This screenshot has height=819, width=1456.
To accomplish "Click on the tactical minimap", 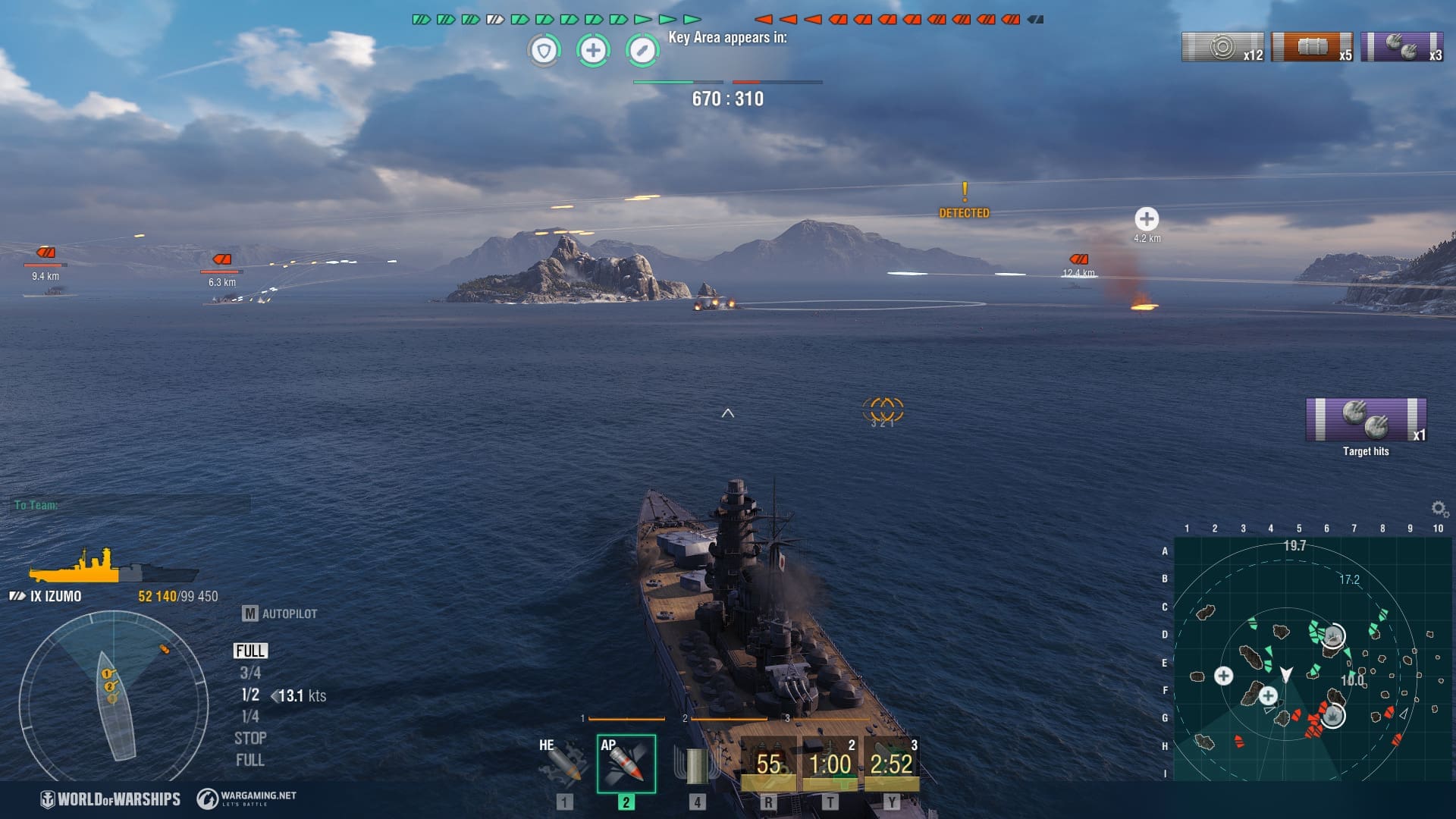I will 1310,658.
